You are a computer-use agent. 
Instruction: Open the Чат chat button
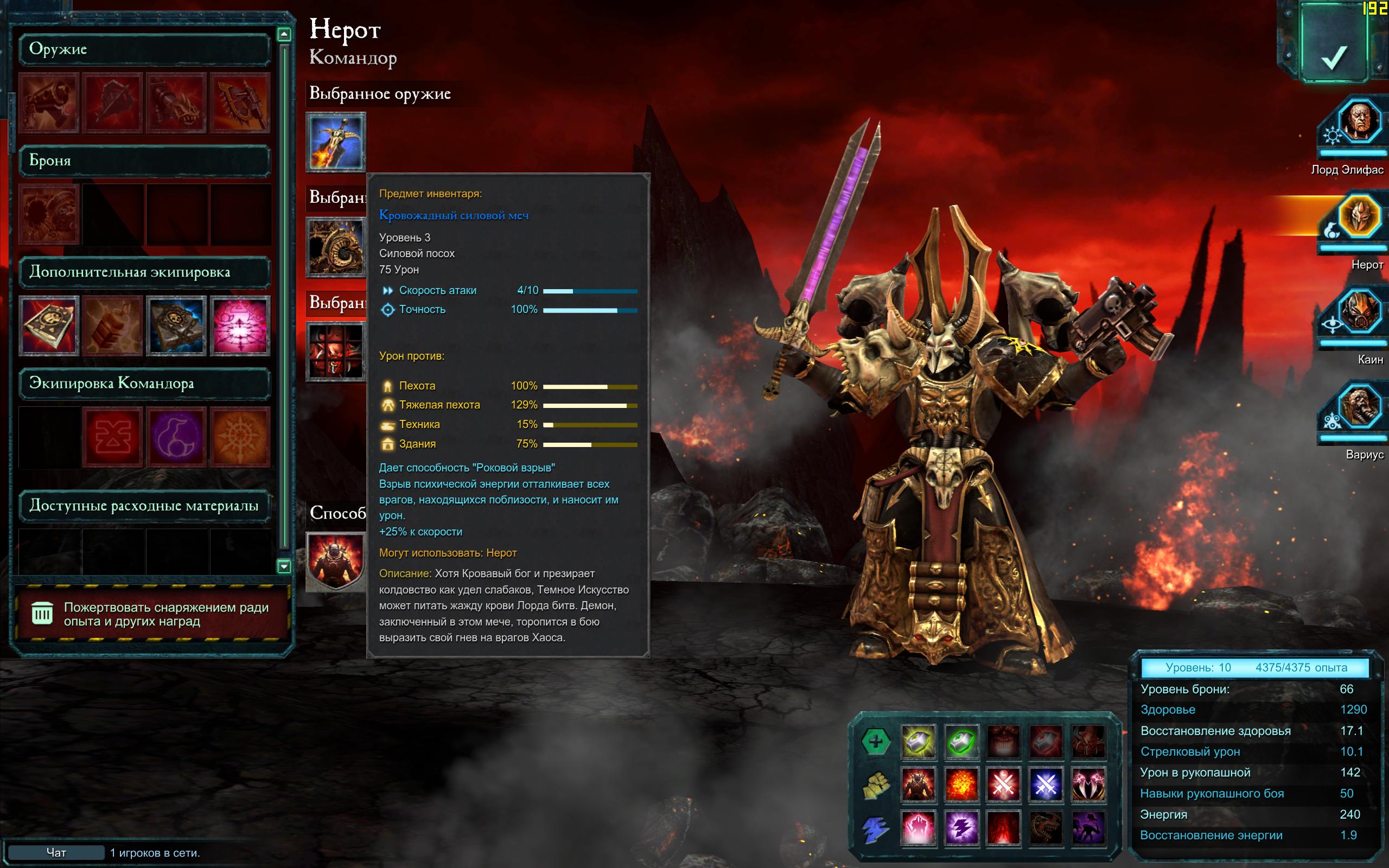pos(56,852)
